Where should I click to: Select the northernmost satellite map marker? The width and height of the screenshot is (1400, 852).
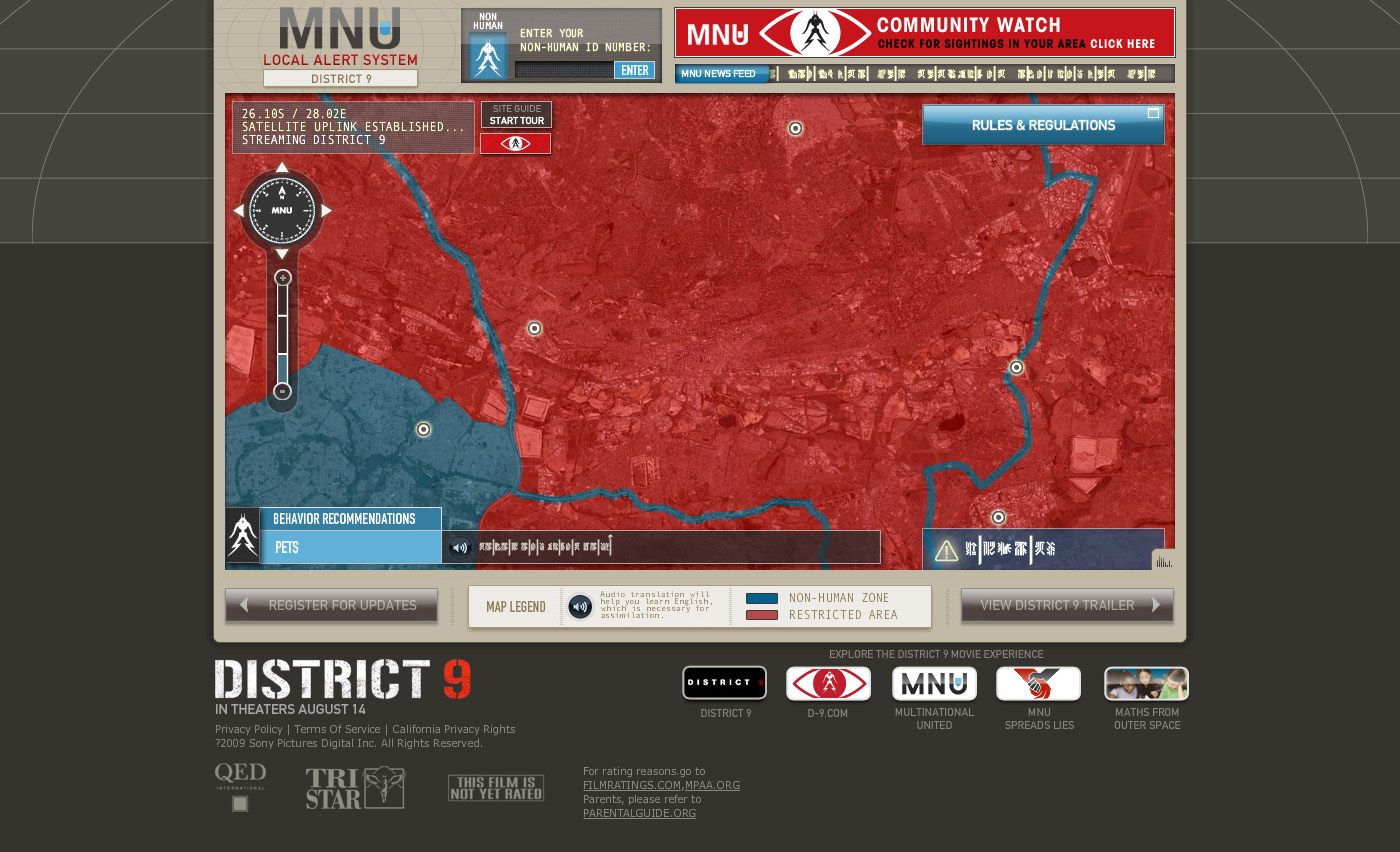(x=795, y=128)
